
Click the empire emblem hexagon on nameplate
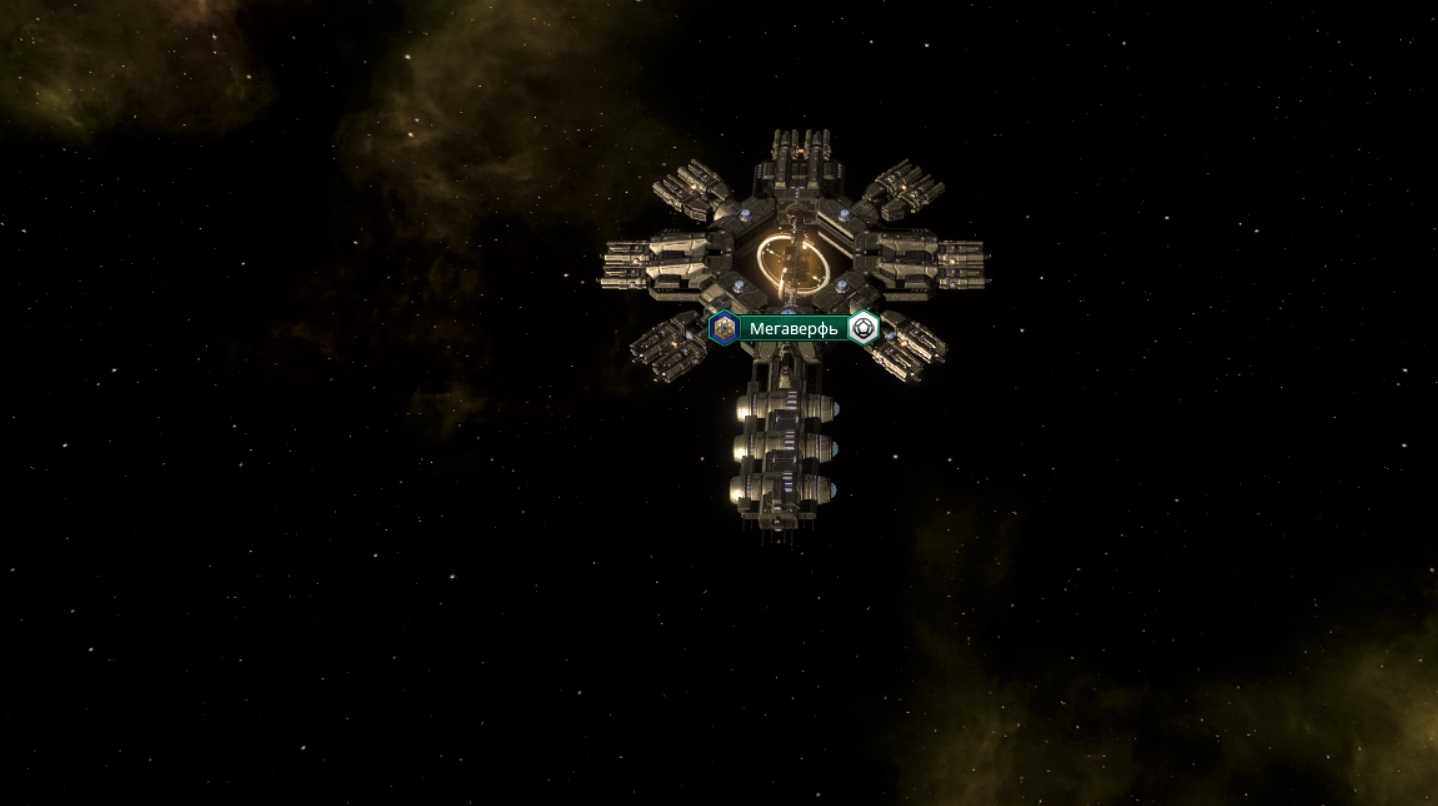click(x=724, y=328)
